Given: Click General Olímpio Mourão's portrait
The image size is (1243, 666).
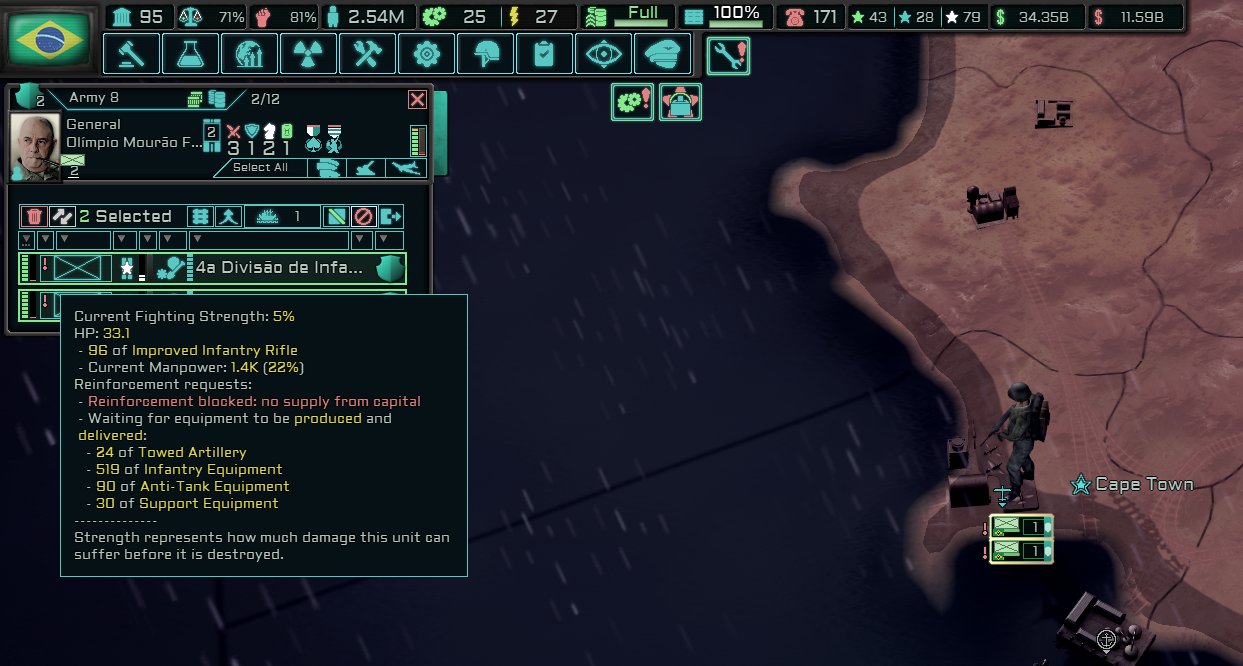Looking at the screenshot, I should (35, 146).
